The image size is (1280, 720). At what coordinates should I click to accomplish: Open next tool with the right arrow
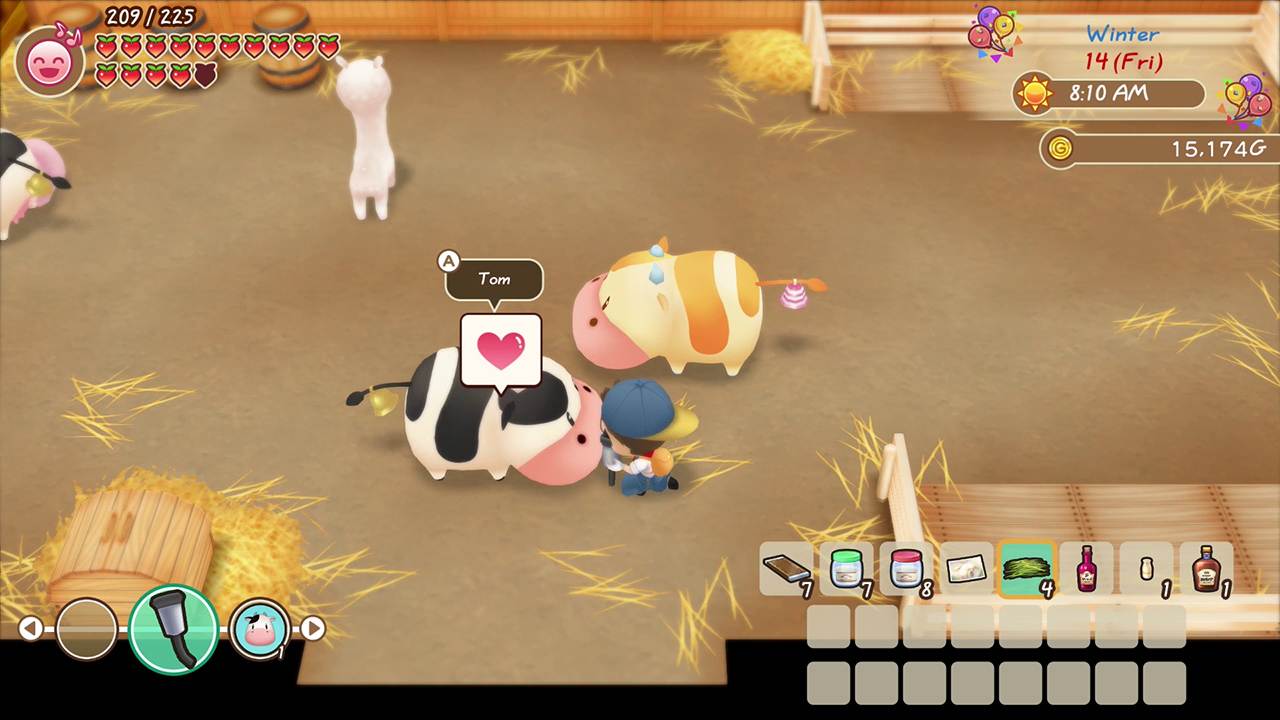click(x=314, y=628)
